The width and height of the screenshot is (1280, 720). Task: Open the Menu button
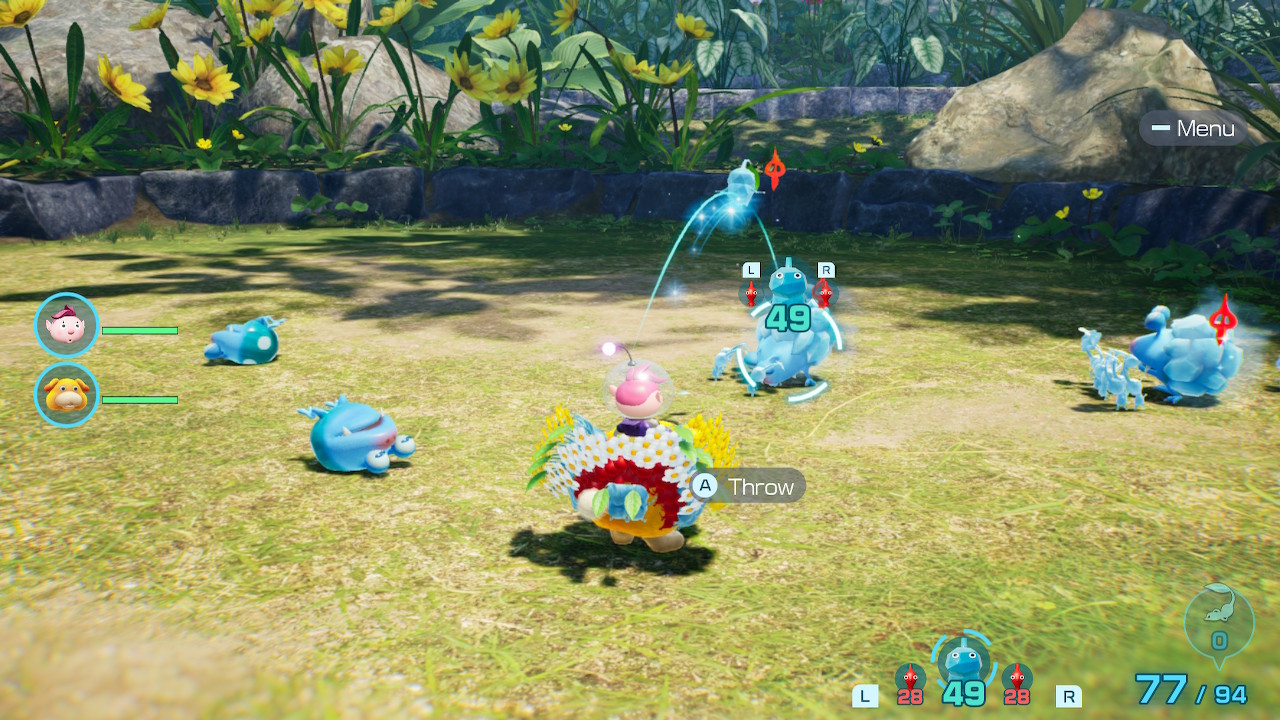coord(1193,128)
